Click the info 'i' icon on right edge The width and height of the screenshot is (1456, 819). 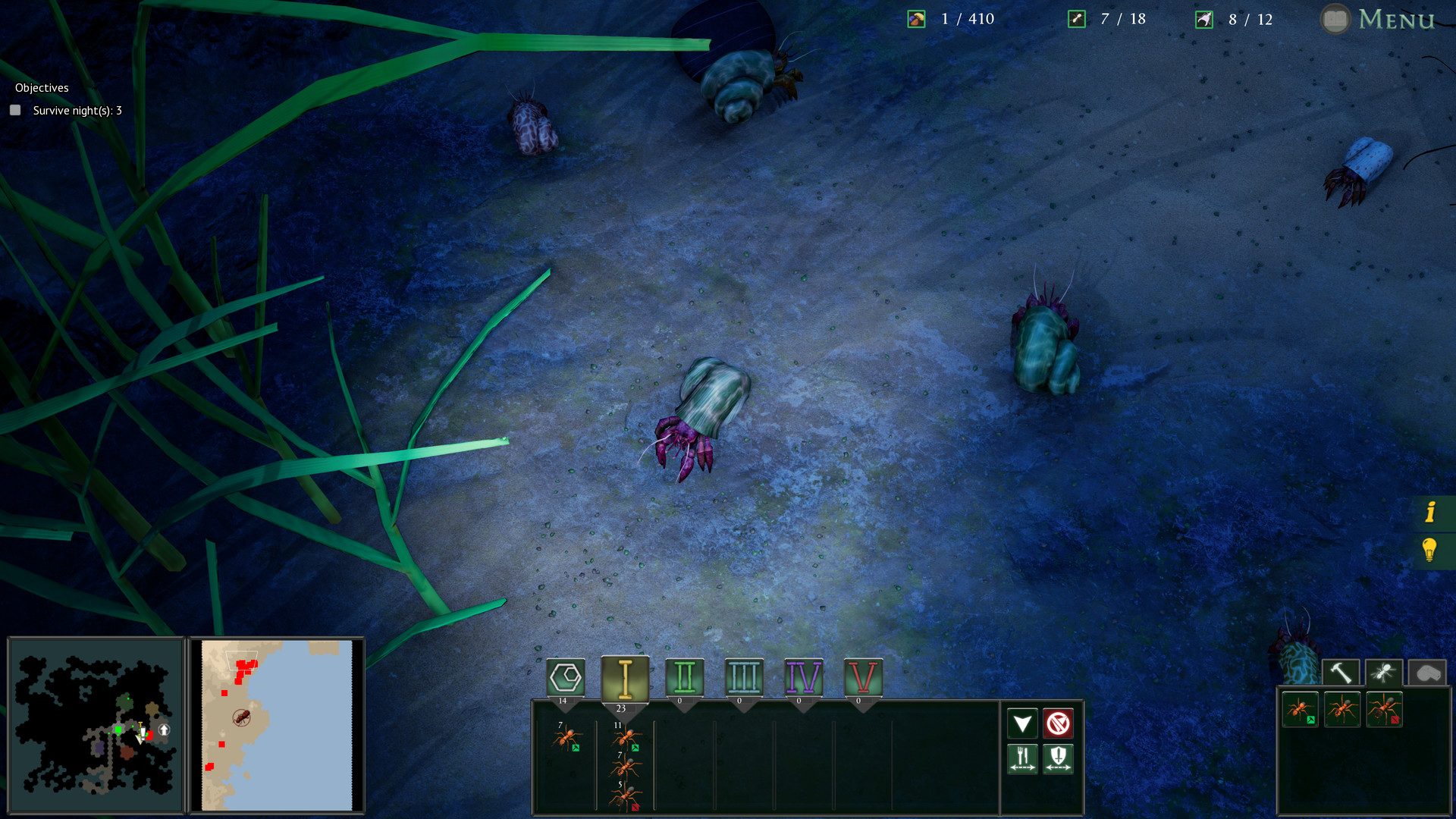pos(1431,513)
